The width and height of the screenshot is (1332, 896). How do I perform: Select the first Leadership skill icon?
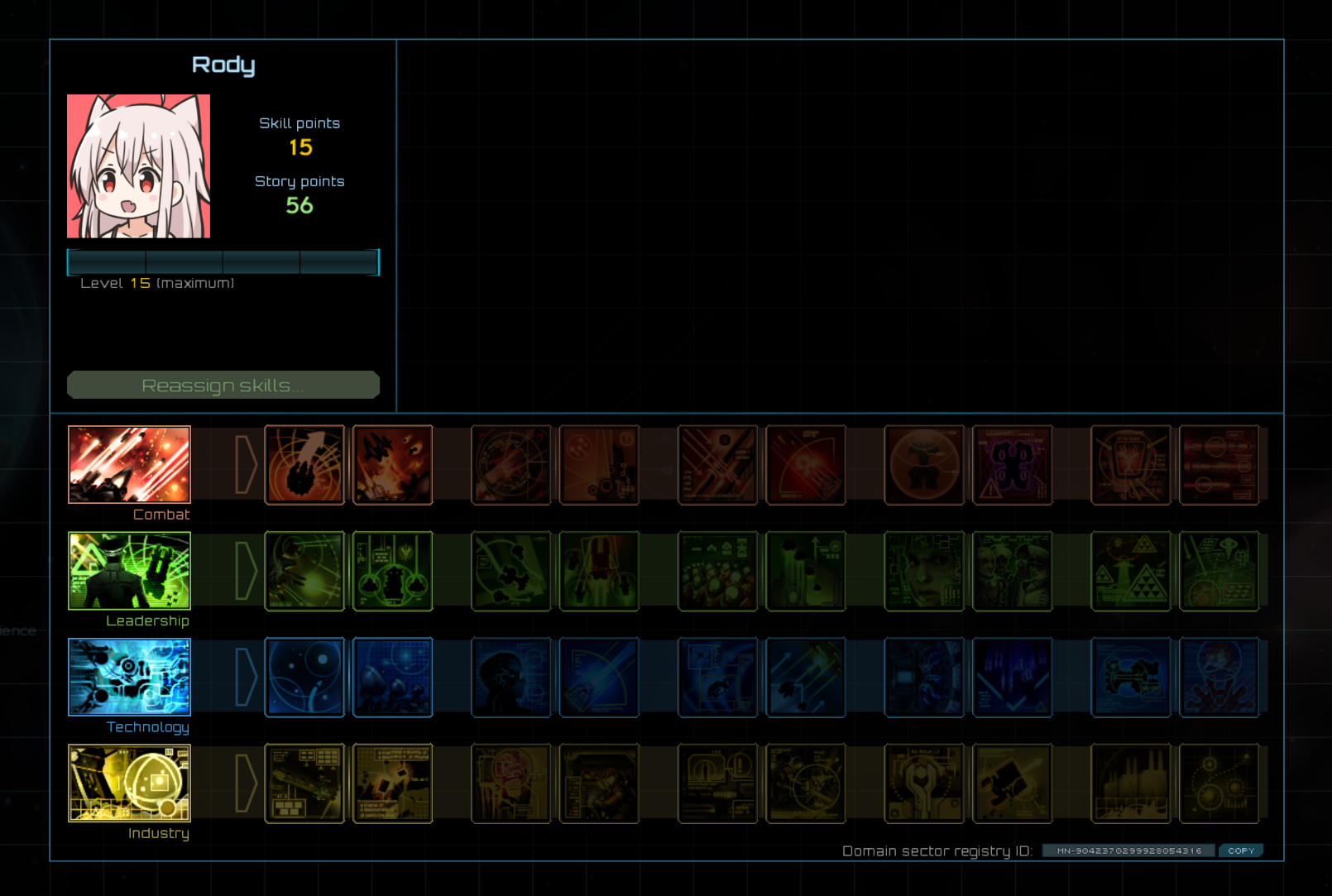(304, 571)
